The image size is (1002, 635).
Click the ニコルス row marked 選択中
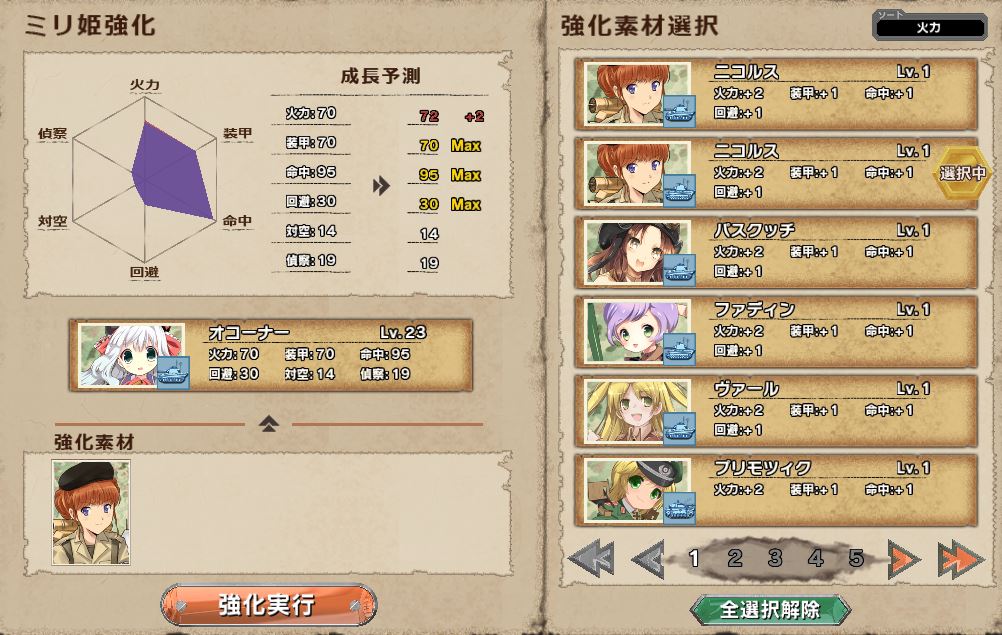(x=776, y=173)
